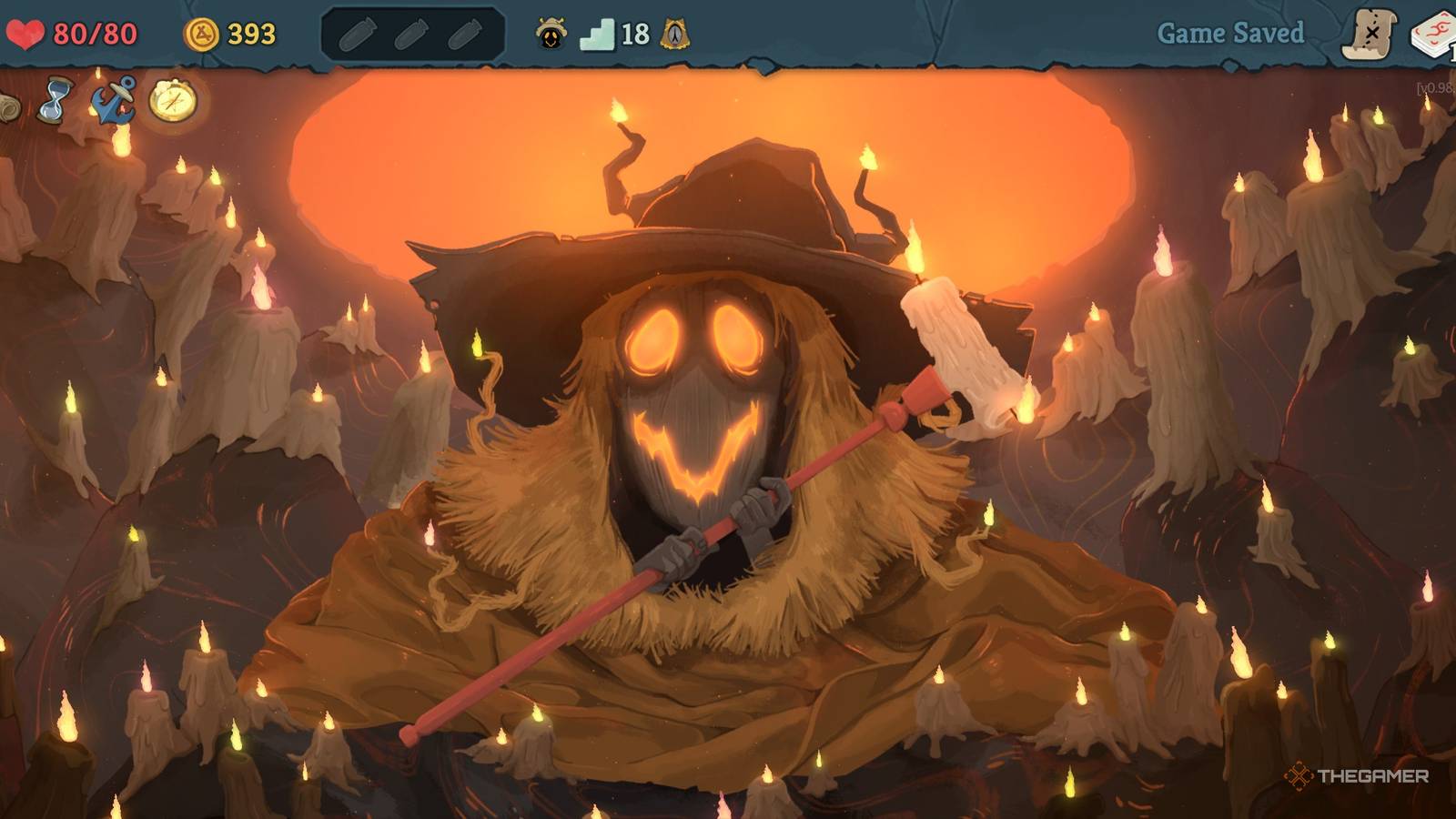The width and height of the screenshot is (1456, 819).
Task: Open the treasure map scroll
Action: [x=1369, y=35]
